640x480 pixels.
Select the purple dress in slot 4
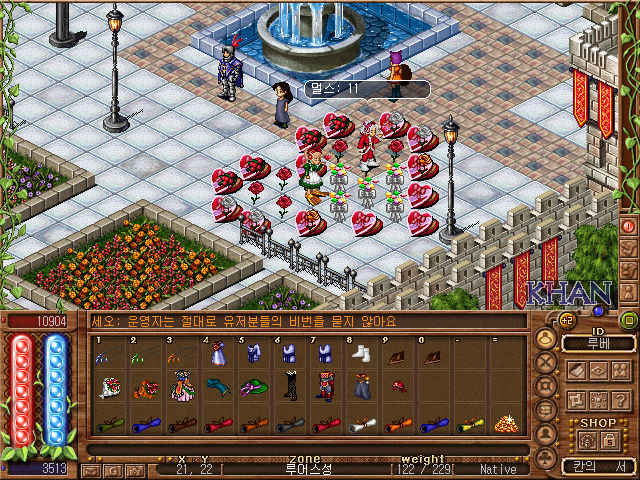pyautogui.click(x=219, y=353)
